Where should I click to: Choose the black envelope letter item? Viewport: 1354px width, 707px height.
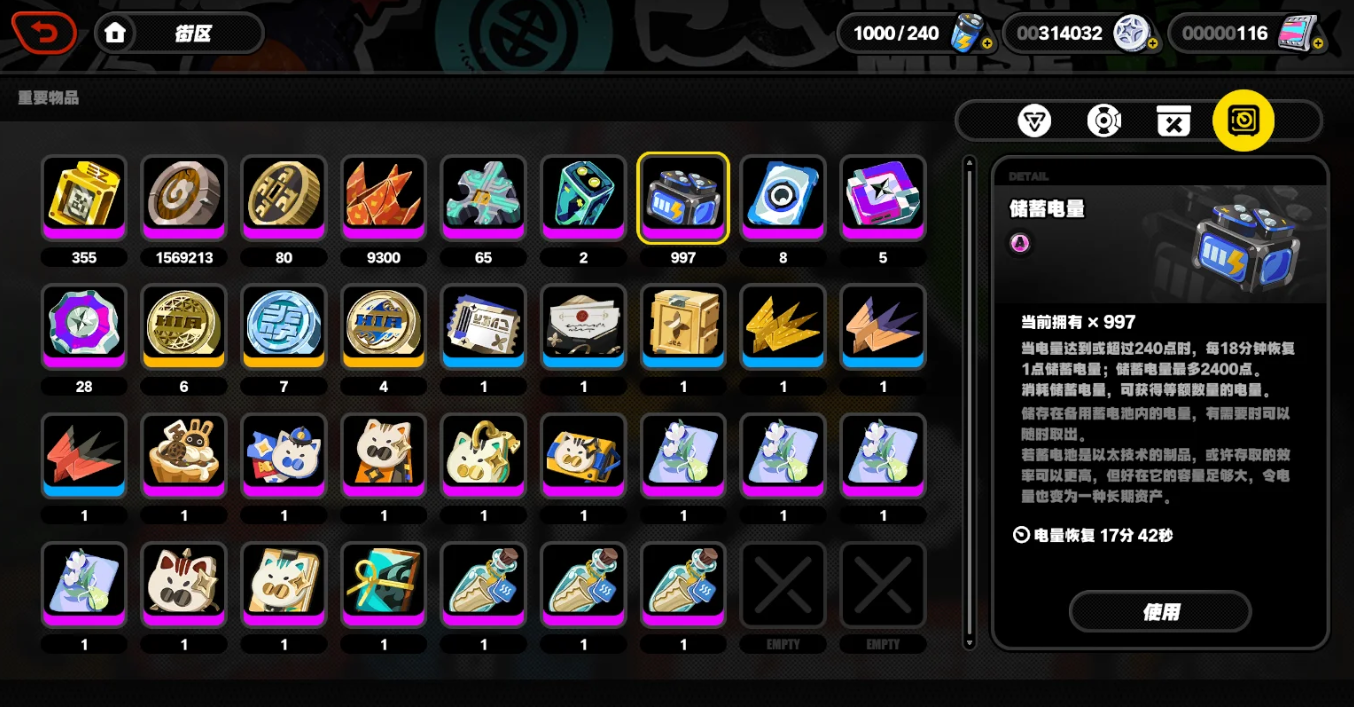[x=584, y=326]
